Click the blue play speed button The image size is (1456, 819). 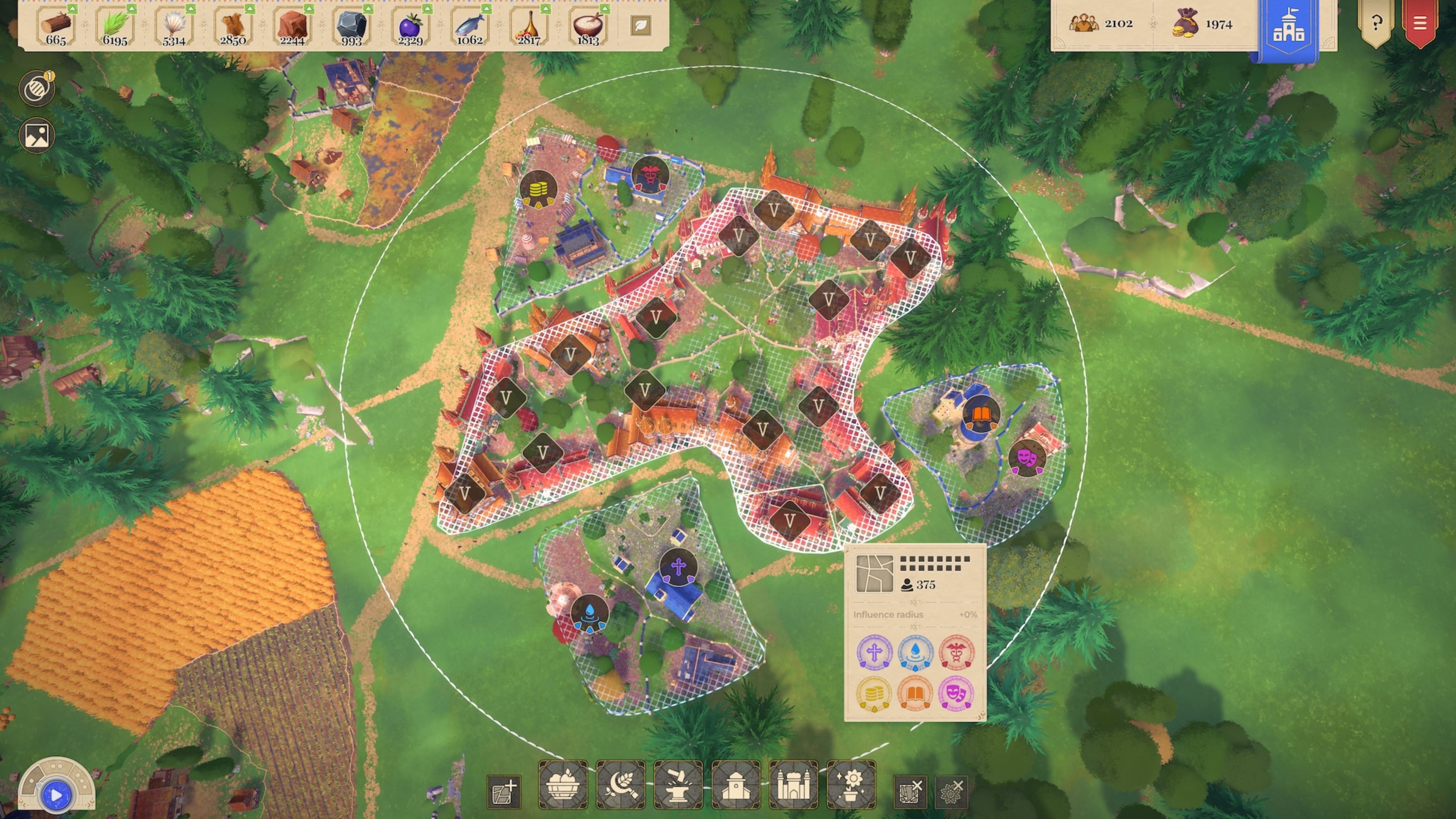[56, 795]
